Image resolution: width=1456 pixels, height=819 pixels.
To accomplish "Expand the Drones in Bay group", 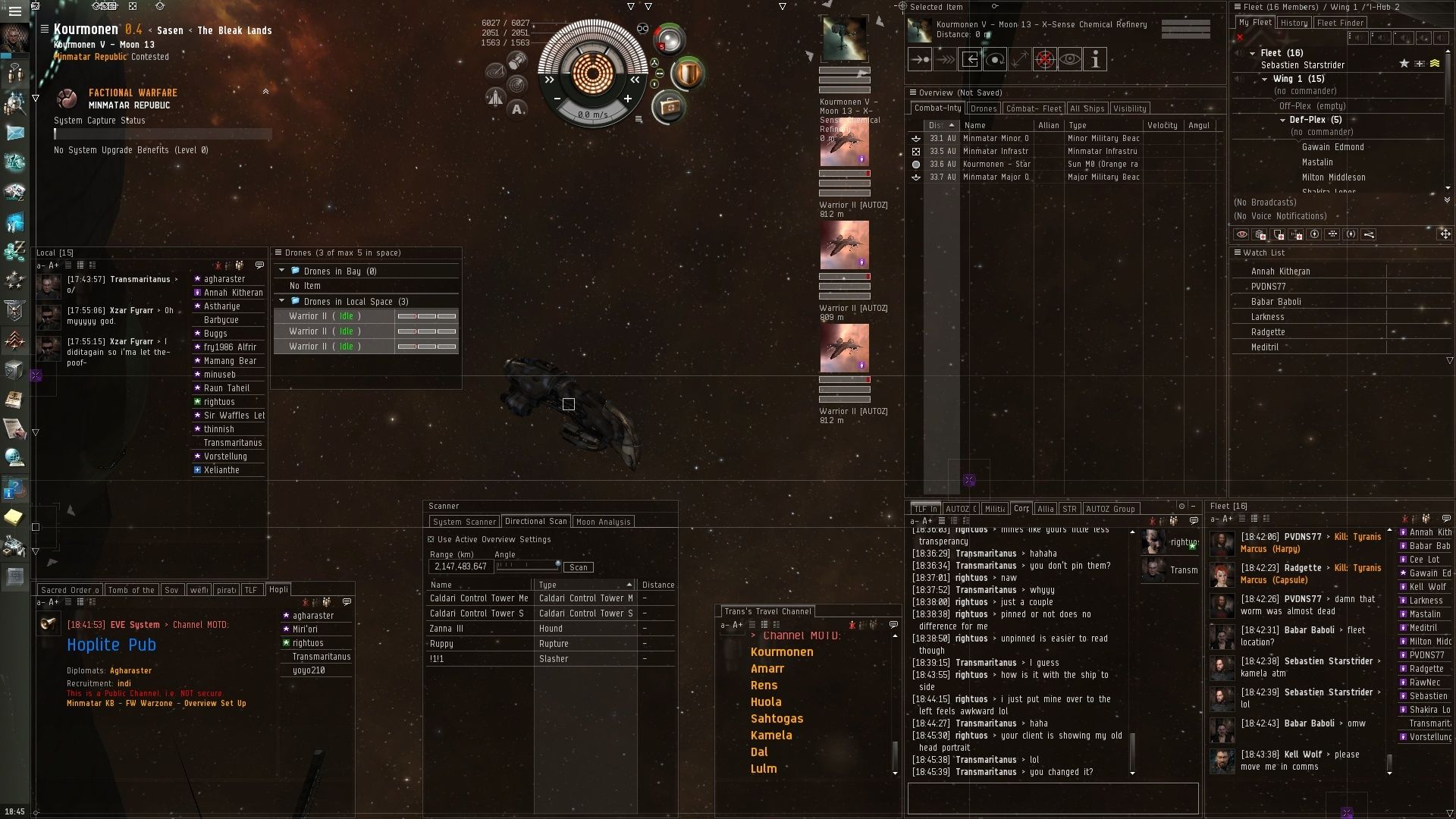I will 282,271.
